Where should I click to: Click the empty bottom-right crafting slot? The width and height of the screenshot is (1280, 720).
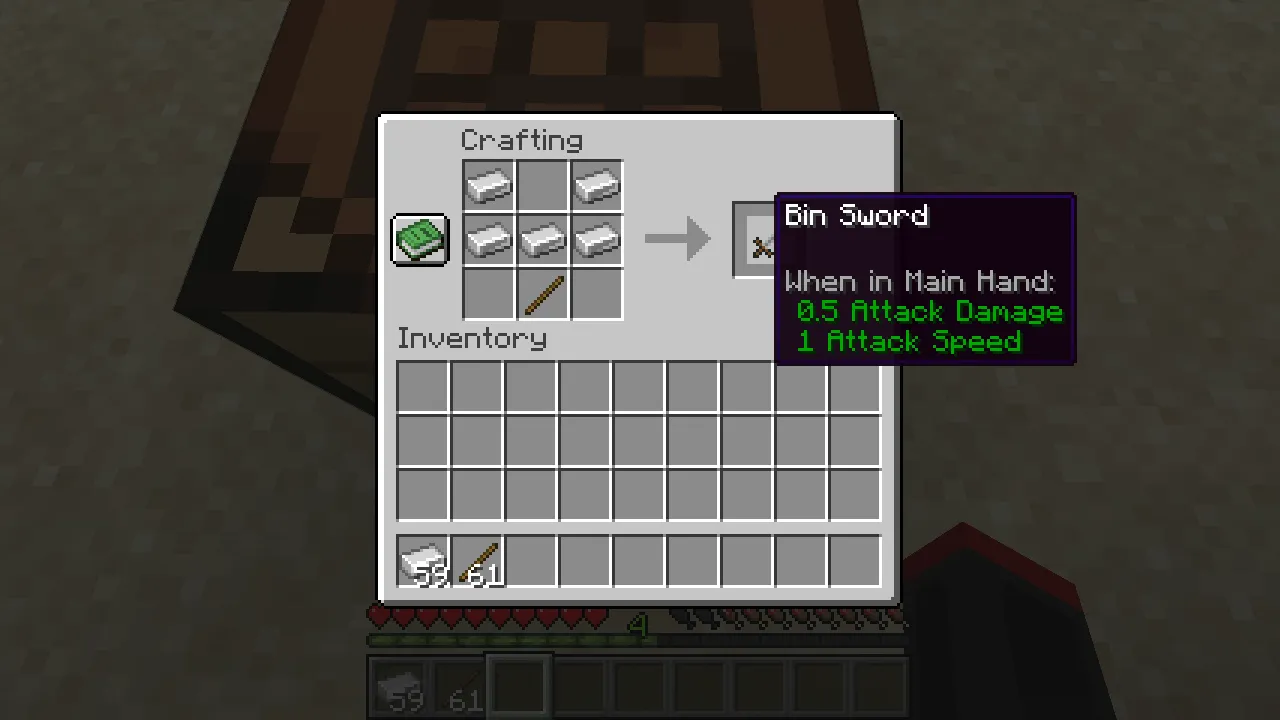597,293
